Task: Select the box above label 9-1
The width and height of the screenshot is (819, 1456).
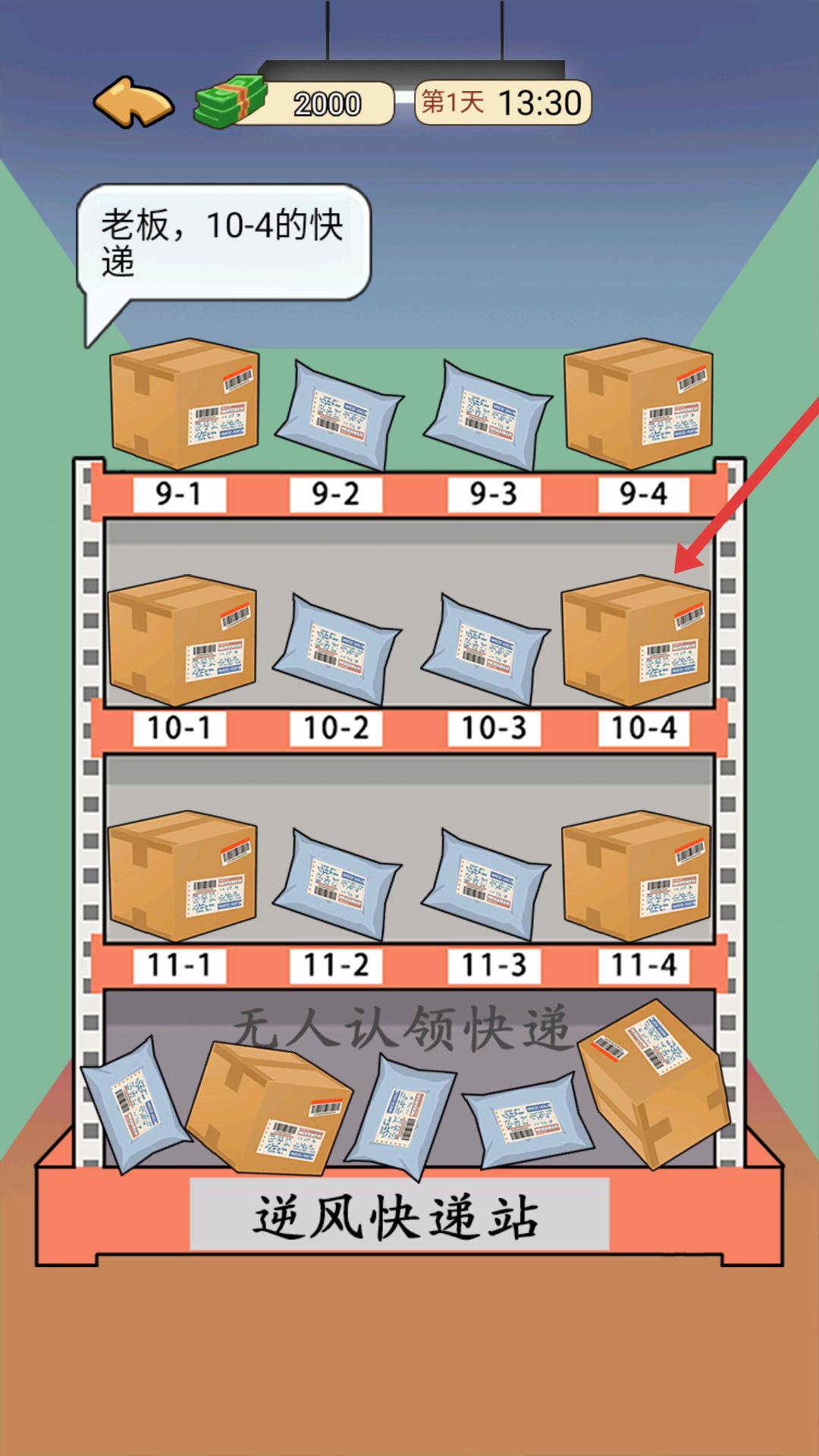Action: point(184,403)
